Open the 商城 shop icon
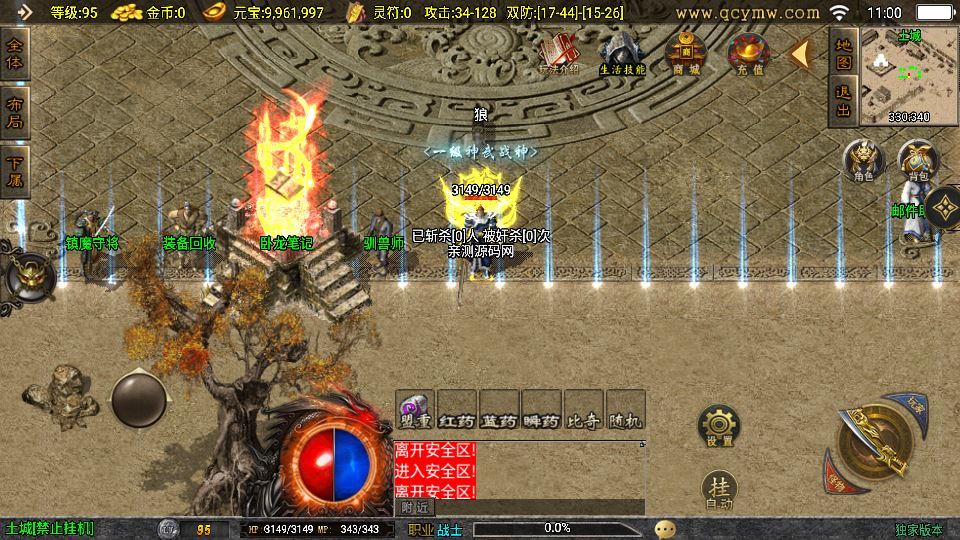The height and width of the screenshot is (540, 960). coord(686,52)
